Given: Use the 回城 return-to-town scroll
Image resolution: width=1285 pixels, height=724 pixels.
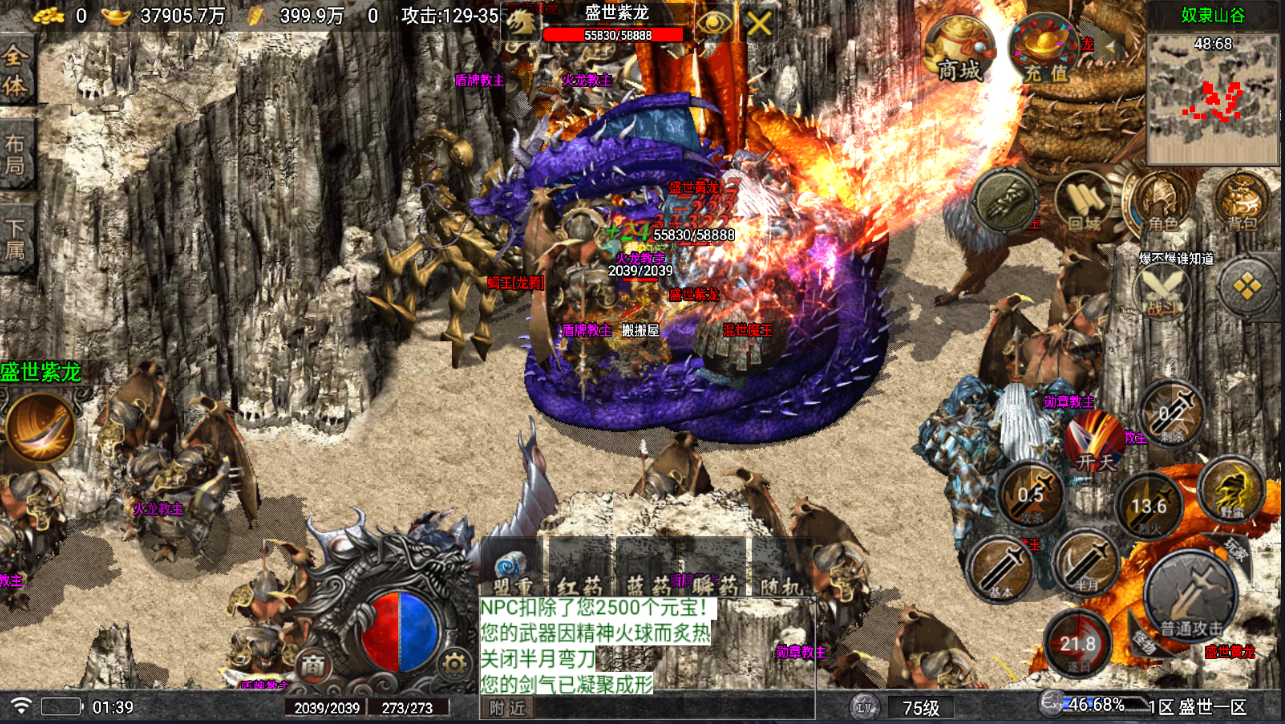Looking at the screenshot, I should click(x=1083, y=203).
